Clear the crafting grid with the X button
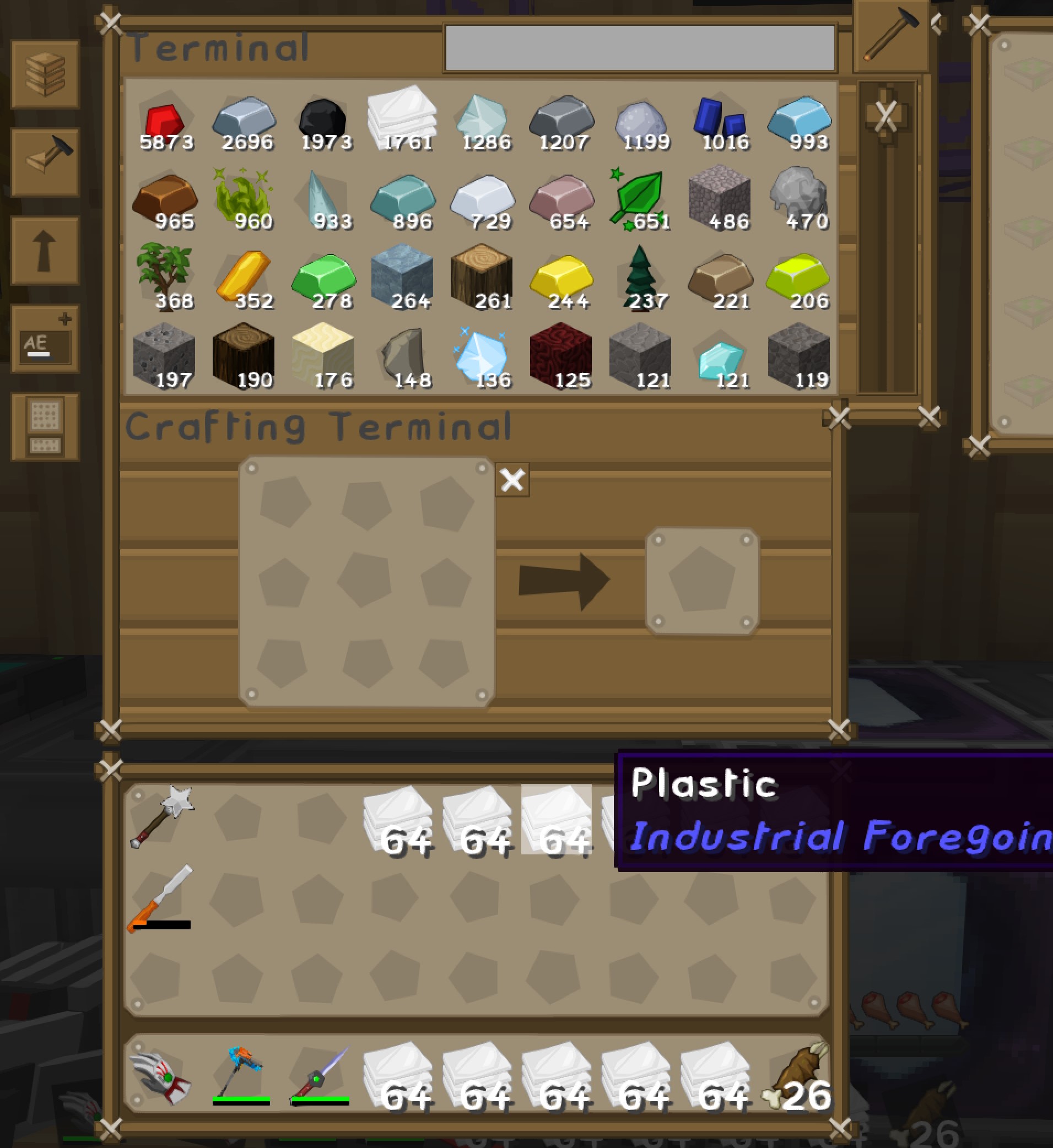The height and width of the screenshot is (1148, 1053). [x=512, y=480]
